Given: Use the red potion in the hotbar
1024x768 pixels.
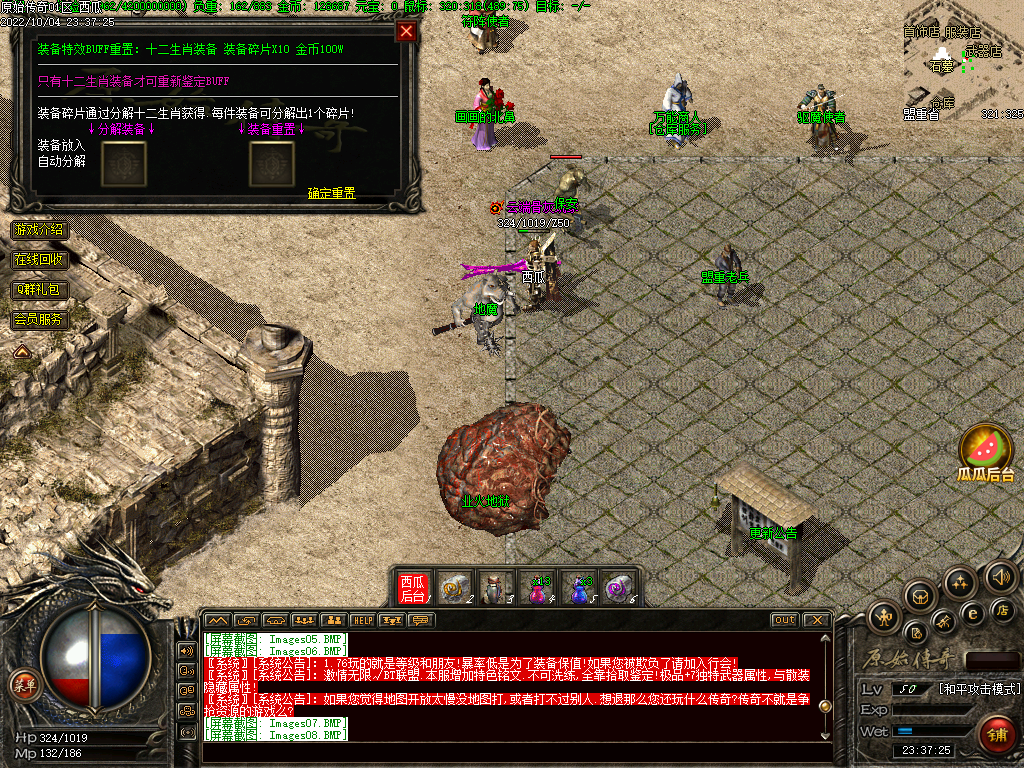Looking at the screenshot, I should 539,588.
